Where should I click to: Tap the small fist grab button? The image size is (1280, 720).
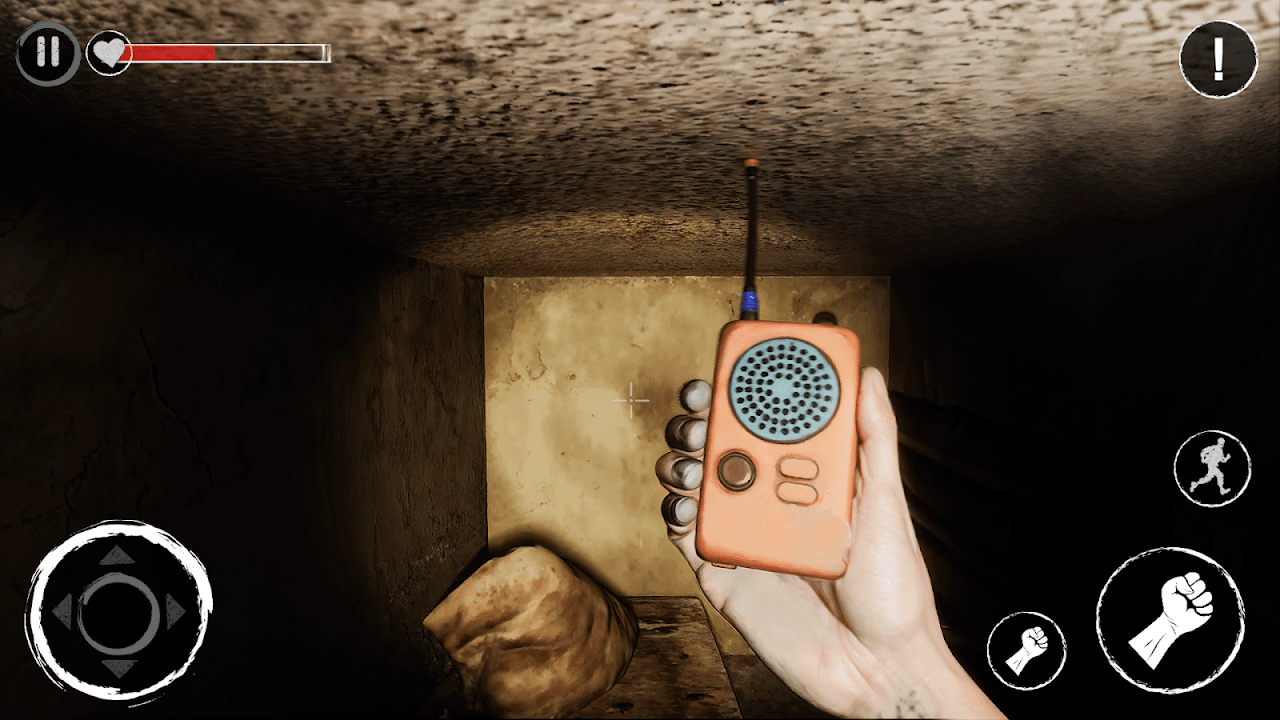click(1026, 650)
